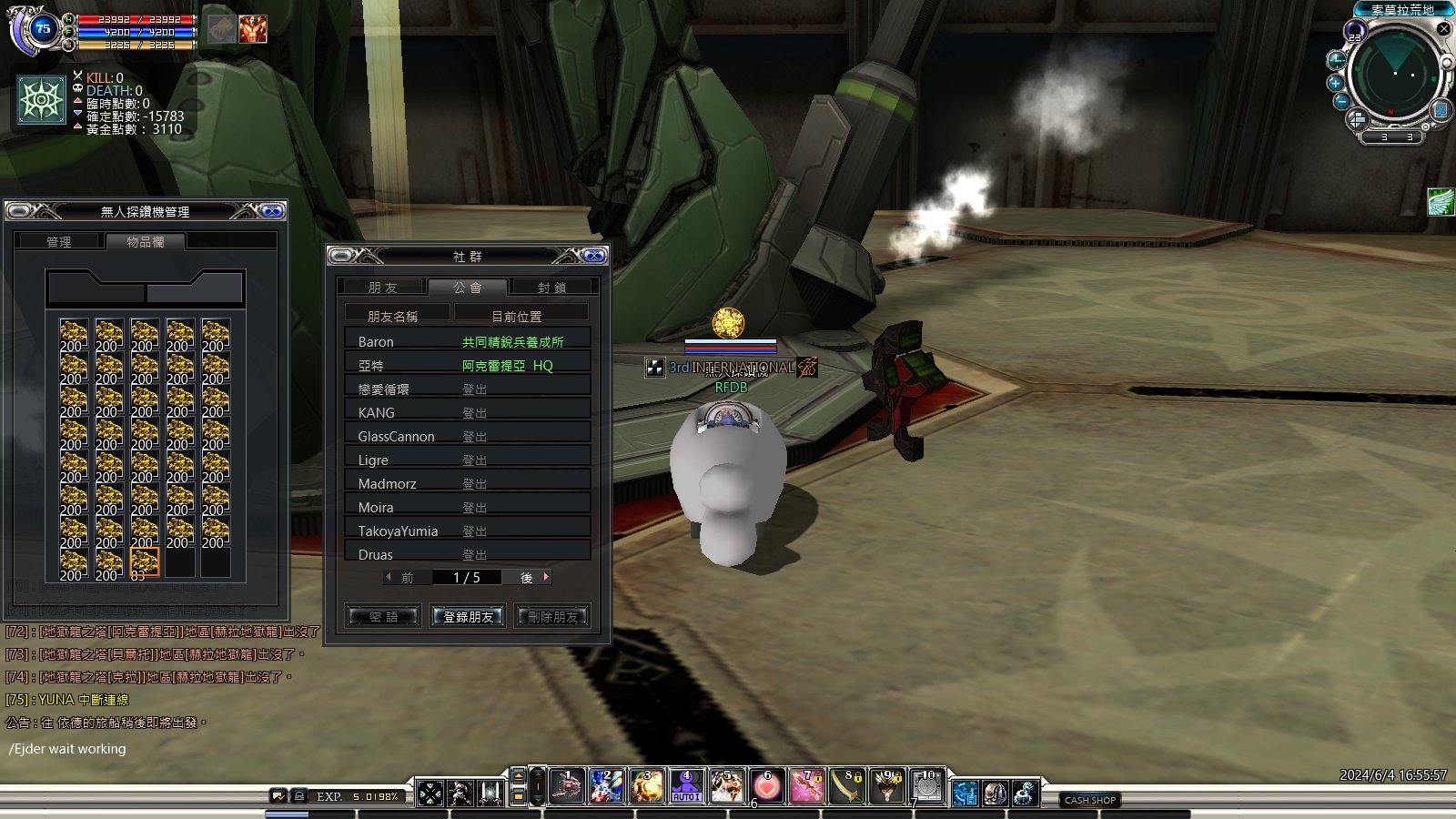This screenshot has height=819, width=1456.
Task: Select Baron in the member list
Action: click(x=376, y=342)
